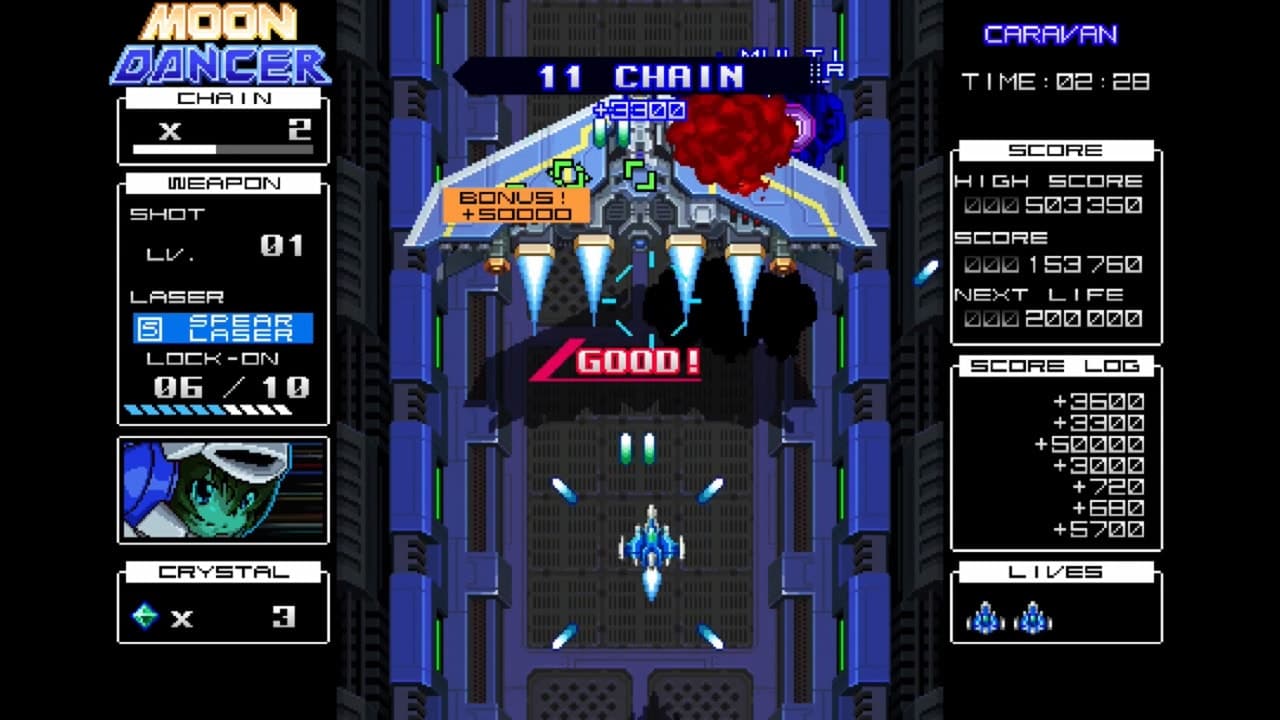Screen dimensions: 1280x720
Task: Click the red explosion near the boss
Action: (730, 135)
